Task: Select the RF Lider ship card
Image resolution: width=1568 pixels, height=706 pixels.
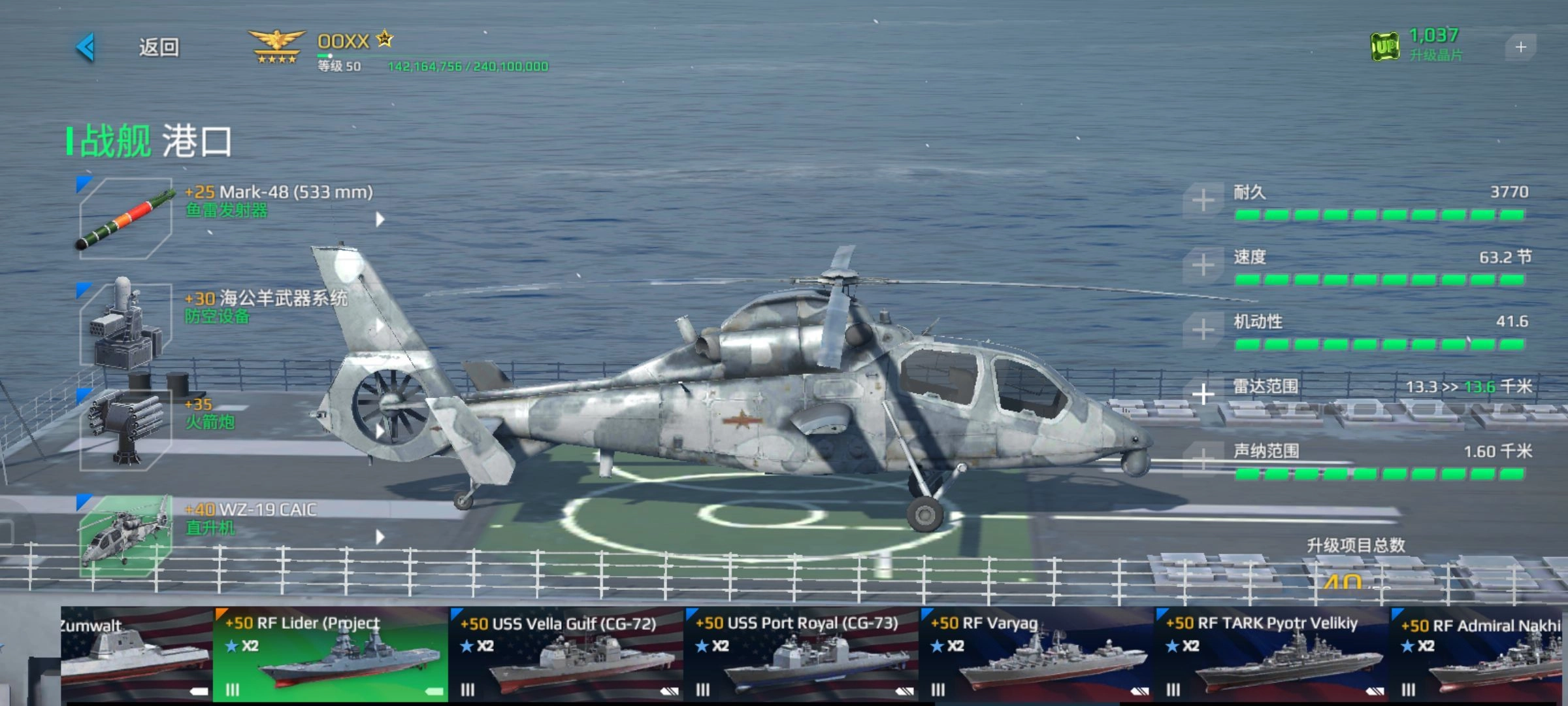Action: (331, 655)
